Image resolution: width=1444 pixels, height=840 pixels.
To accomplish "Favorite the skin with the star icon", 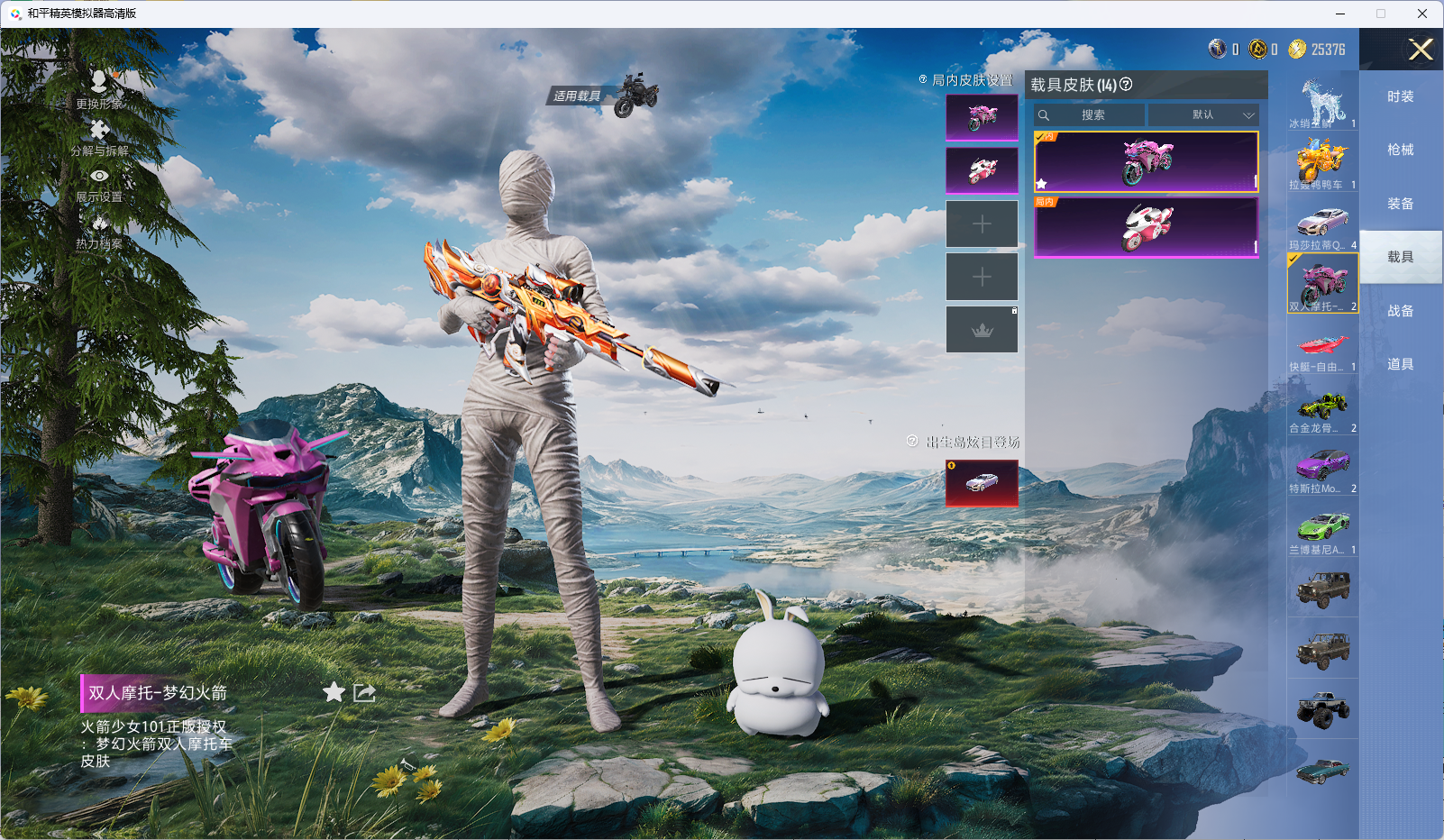I will tap(334, 692).
